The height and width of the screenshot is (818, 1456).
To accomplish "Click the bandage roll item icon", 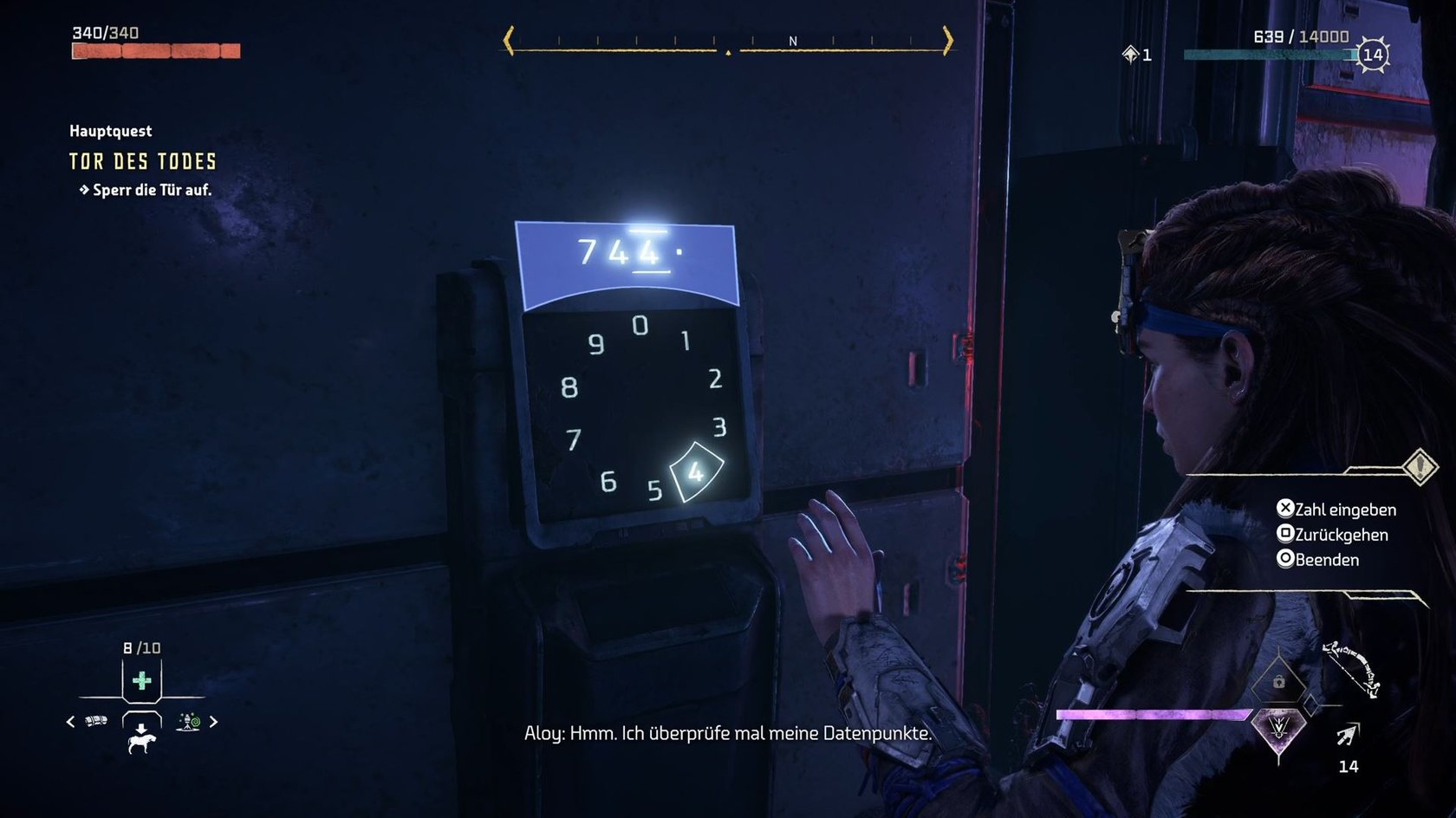I will (x=95, y=720).
